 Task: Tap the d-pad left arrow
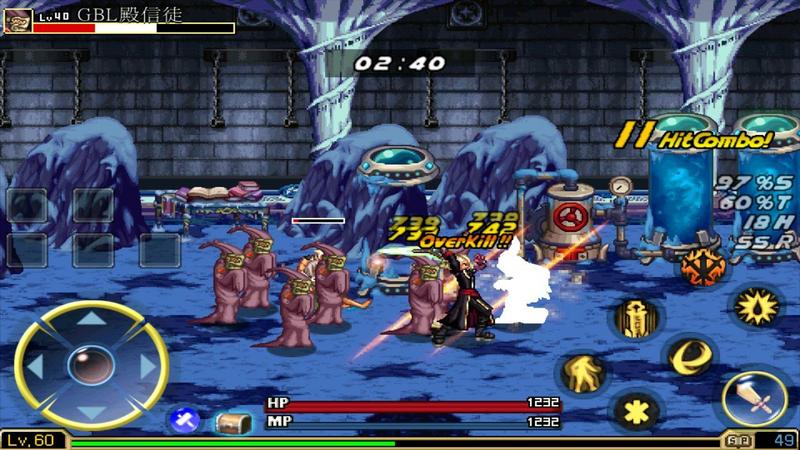point(35,366)
